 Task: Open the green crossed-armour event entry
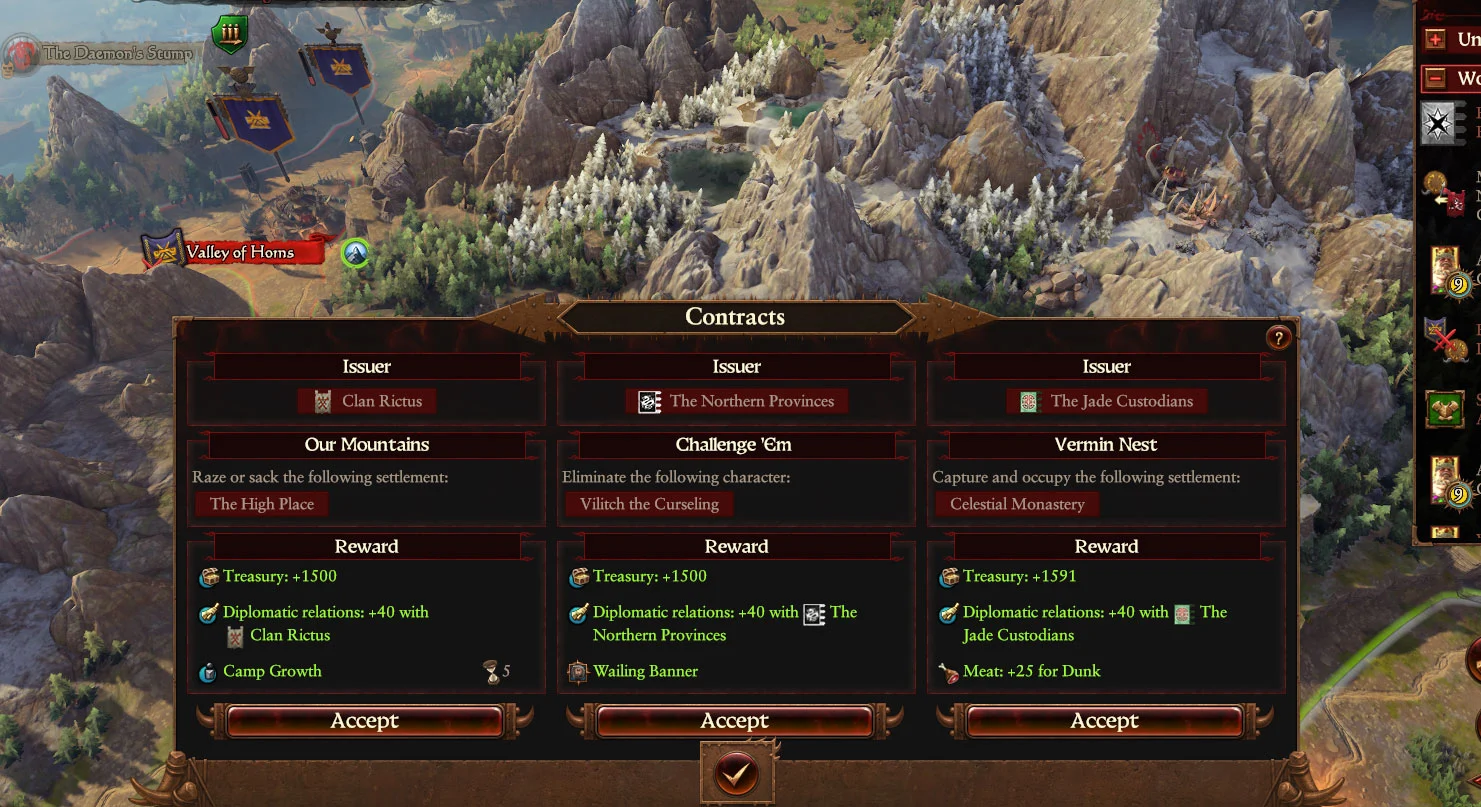pos(1444,410)
